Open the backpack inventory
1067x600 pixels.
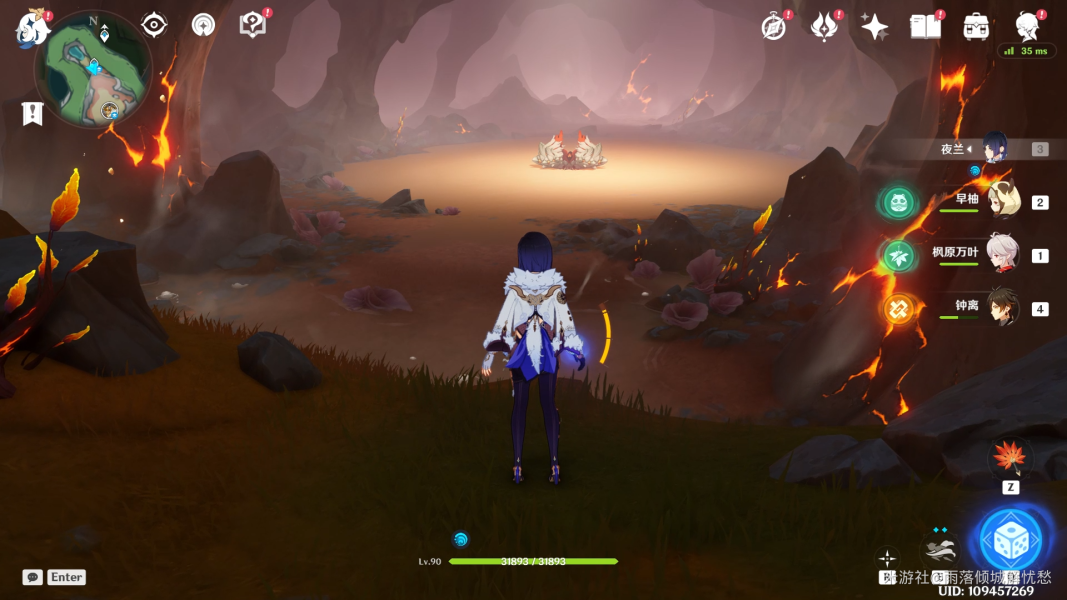[x=976, y=27]
